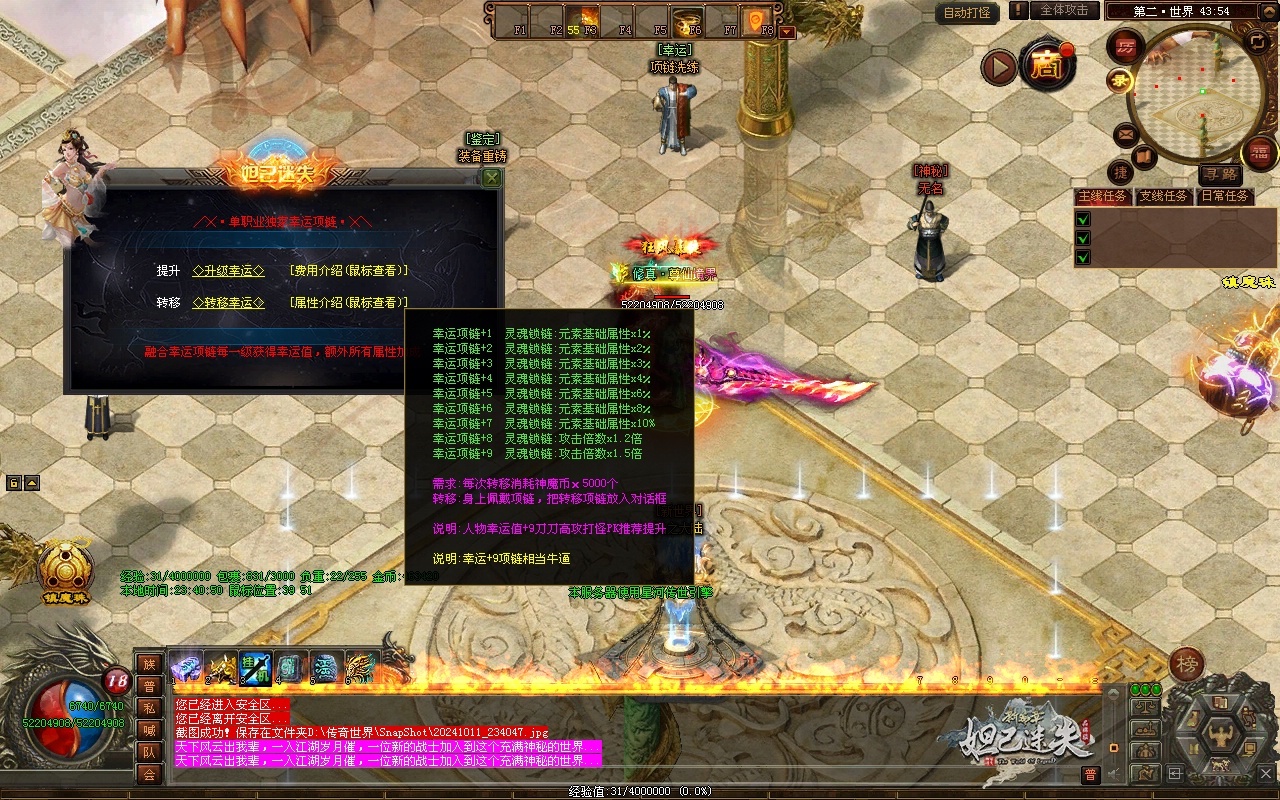Select the 喊 shout chat channel

click(149, 730)
